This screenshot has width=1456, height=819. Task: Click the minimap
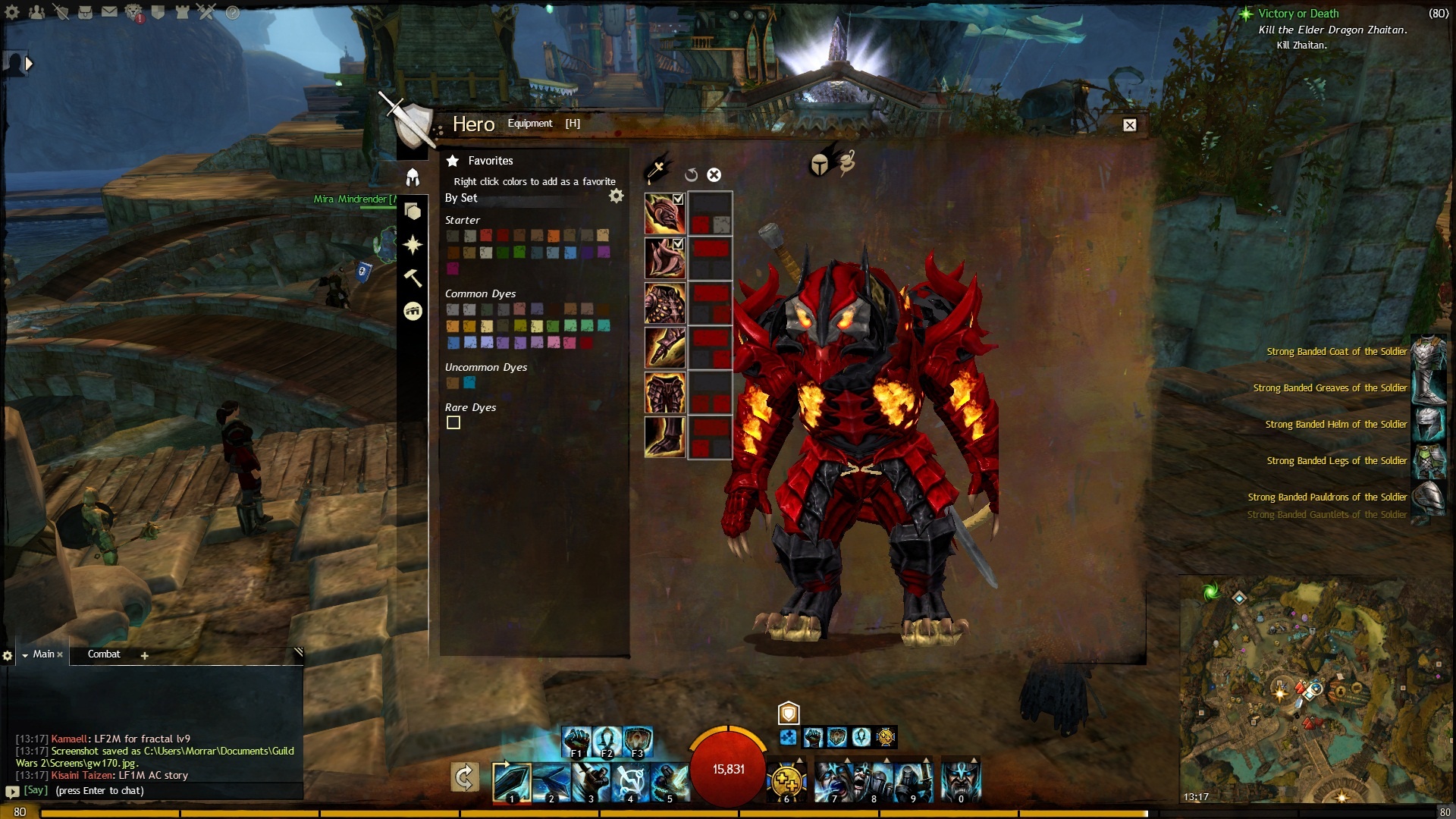coord(1315,689)
